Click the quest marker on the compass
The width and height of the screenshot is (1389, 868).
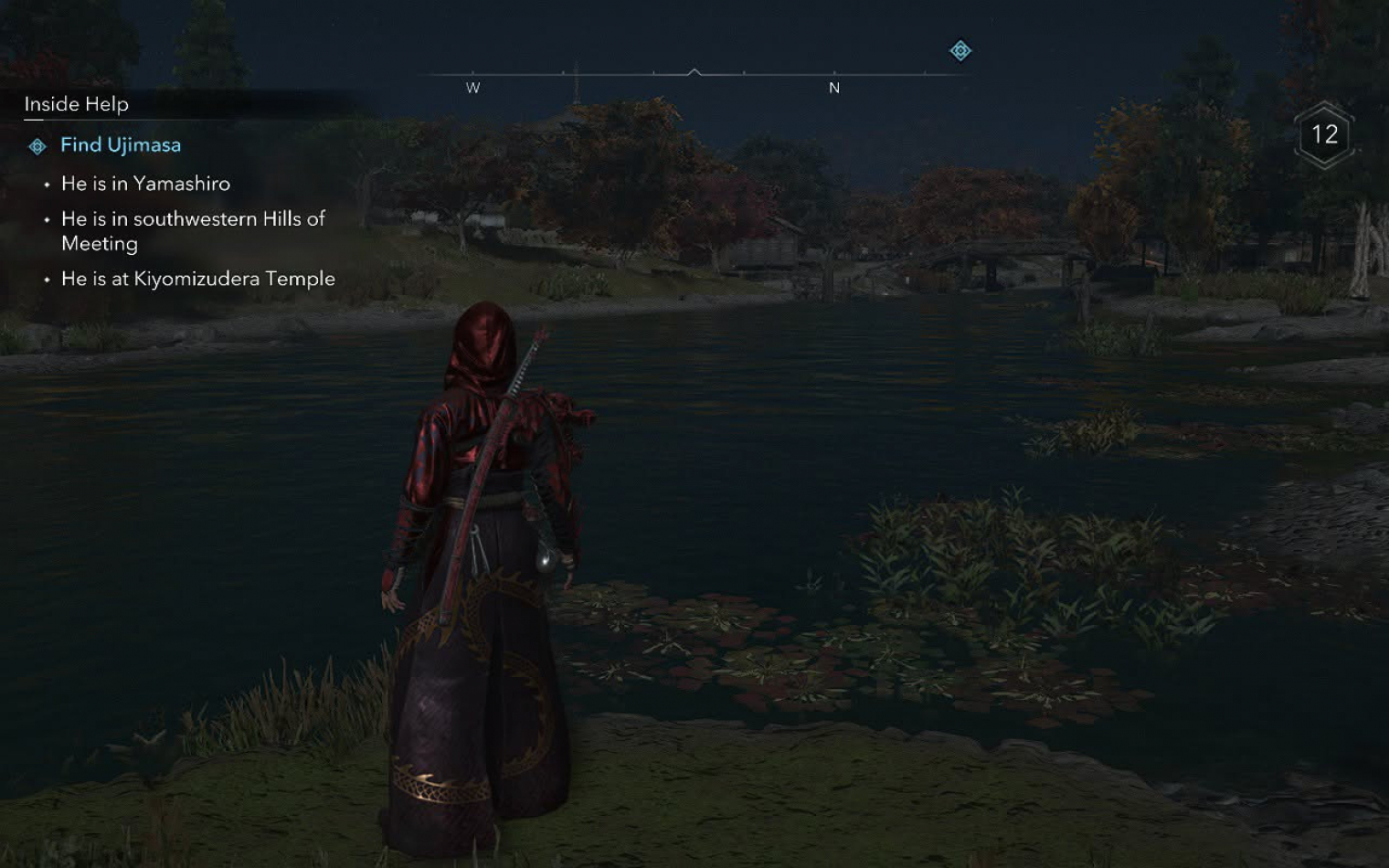(960, 51)
